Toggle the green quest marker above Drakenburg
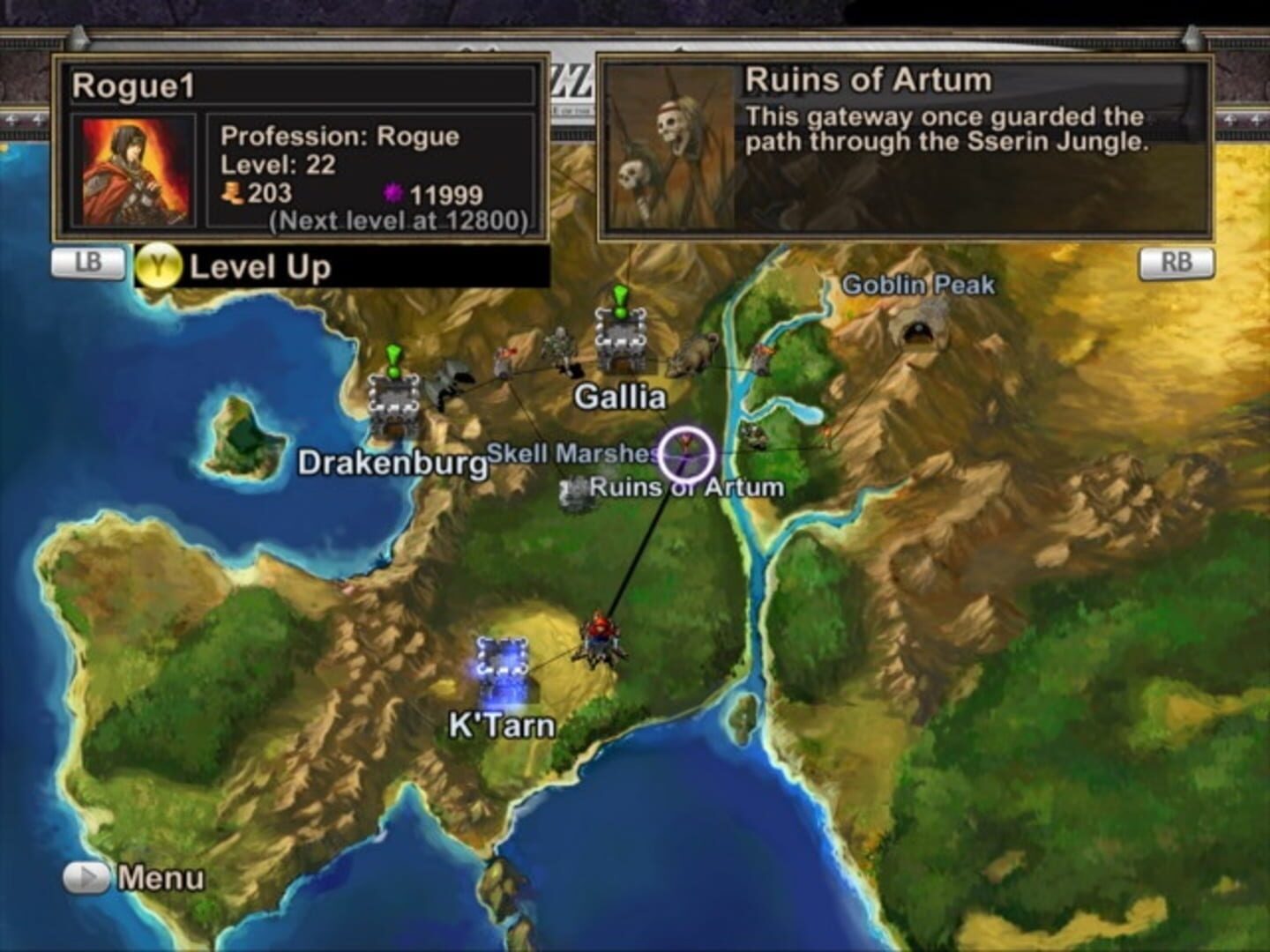Image resolution: width=1270 pixels, height=952 pixels. (x=394, y=362)
